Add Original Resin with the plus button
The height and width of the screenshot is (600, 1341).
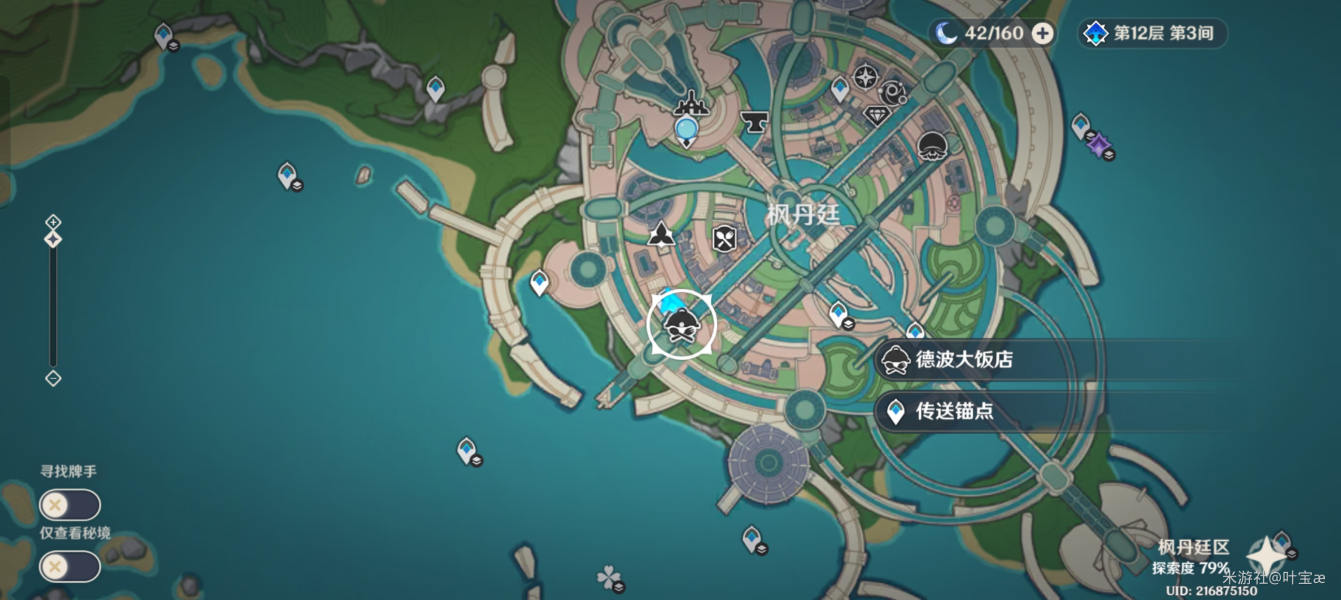[x=1042, y=33]
